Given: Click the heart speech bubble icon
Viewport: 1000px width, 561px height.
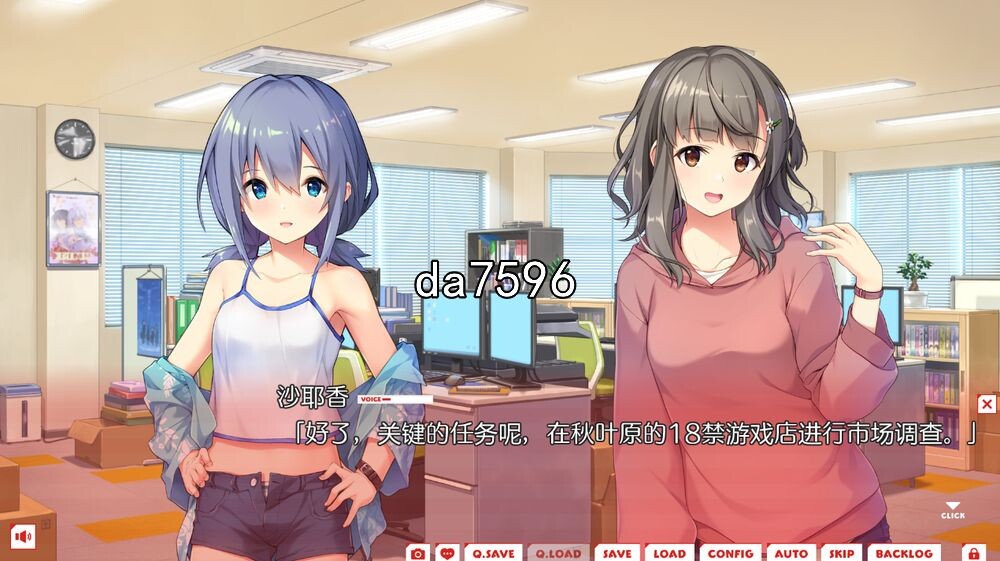Looking at the screenshot, I should tap(447, 553).
